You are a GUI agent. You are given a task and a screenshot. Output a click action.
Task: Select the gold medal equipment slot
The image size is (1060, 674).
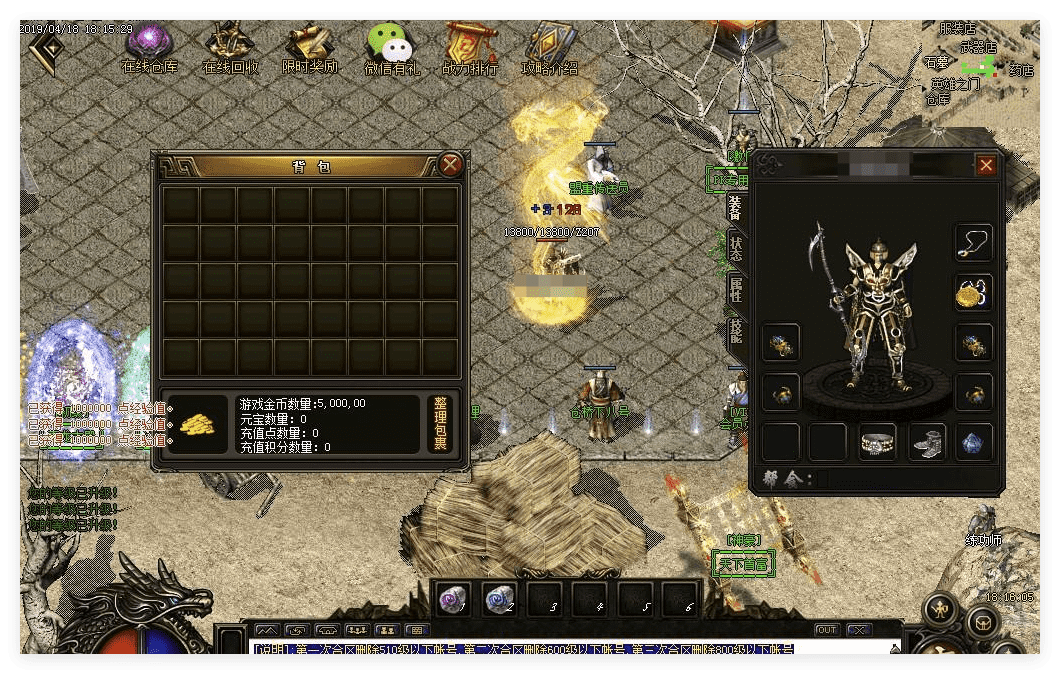click(974, 293)
